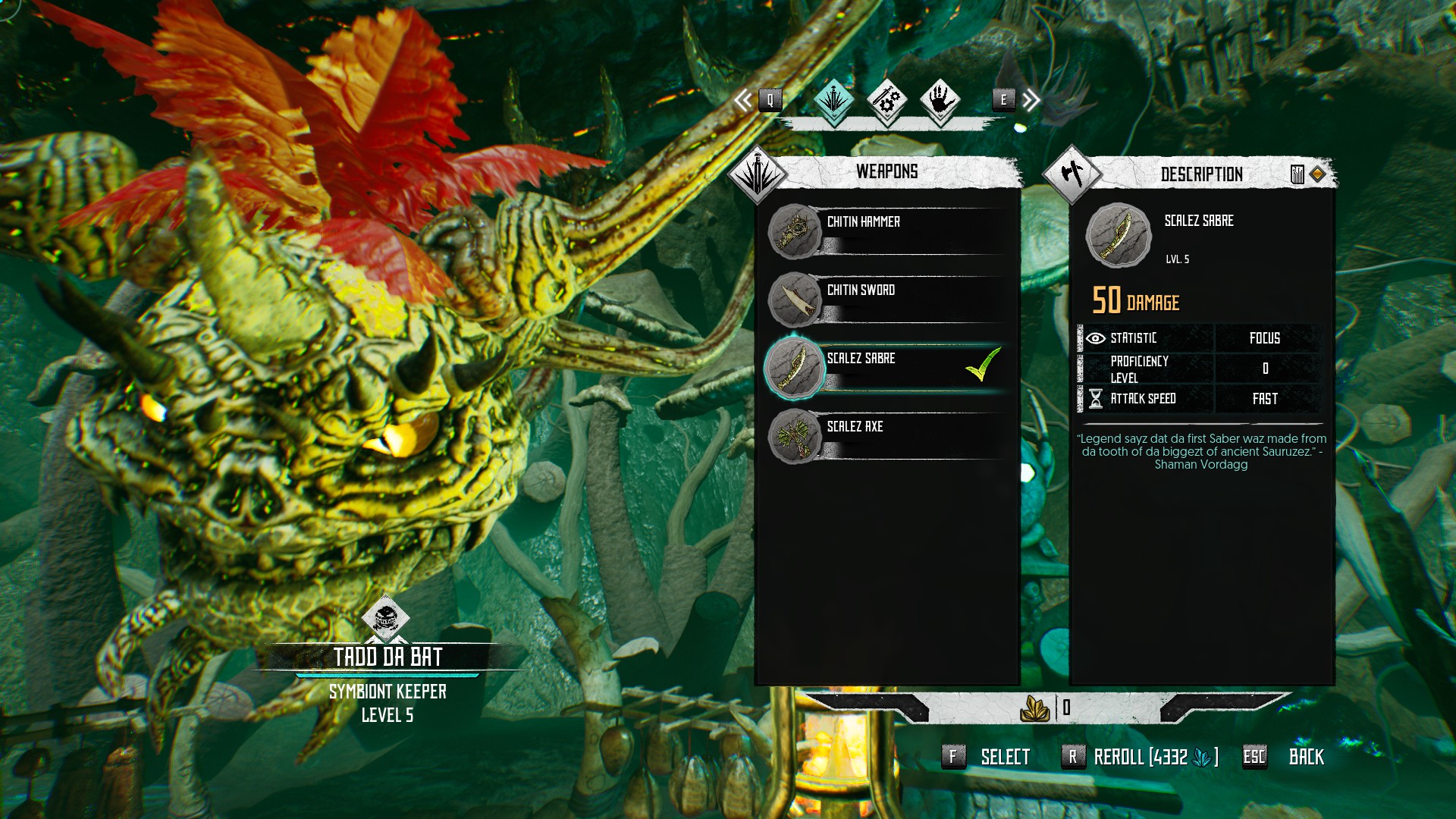Select the Scalez Axe weapon

click(887, 435)
